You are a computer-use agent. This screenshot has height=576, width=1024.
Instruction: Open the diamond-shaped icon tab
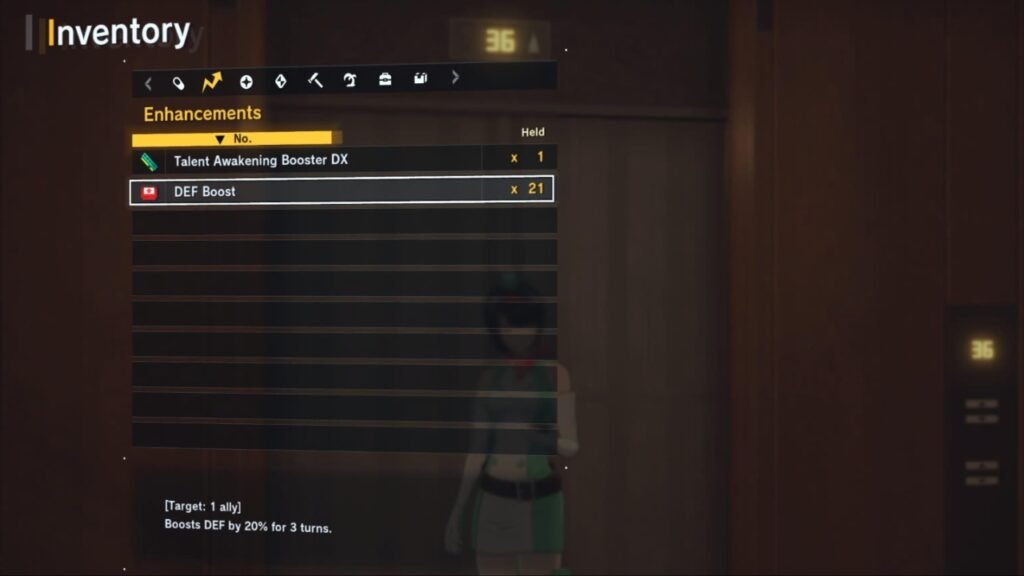280,82
